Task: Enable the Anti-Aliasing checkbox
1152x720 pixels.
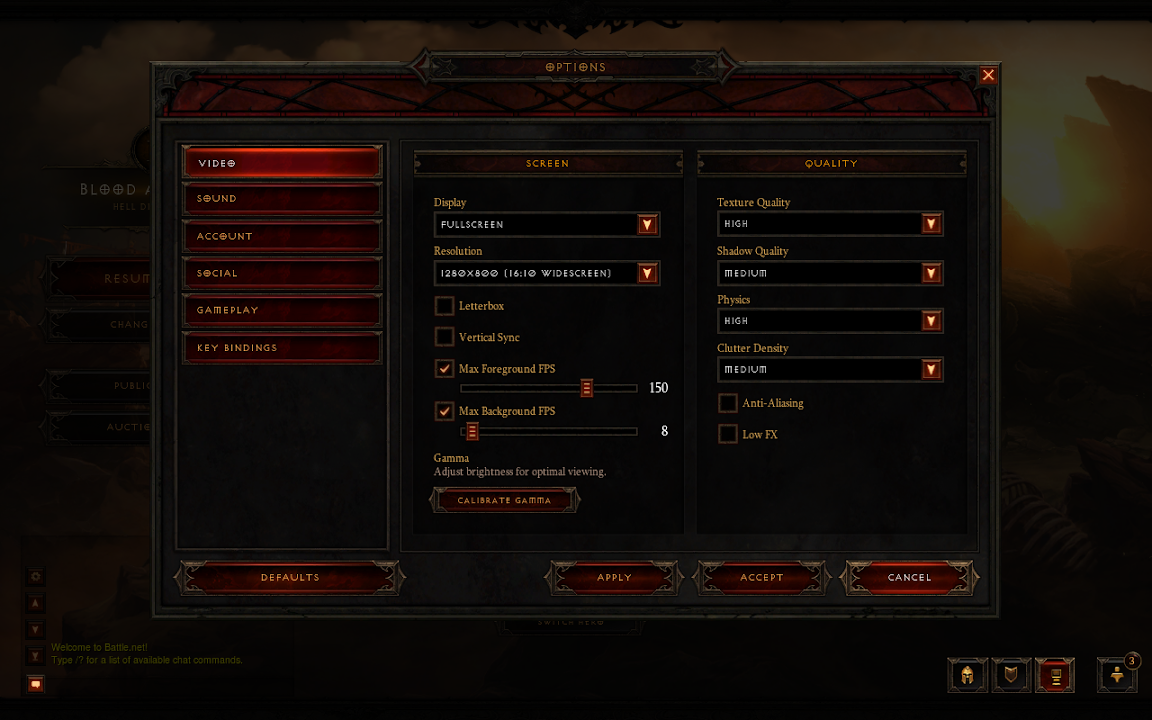Action: point(728,403)
